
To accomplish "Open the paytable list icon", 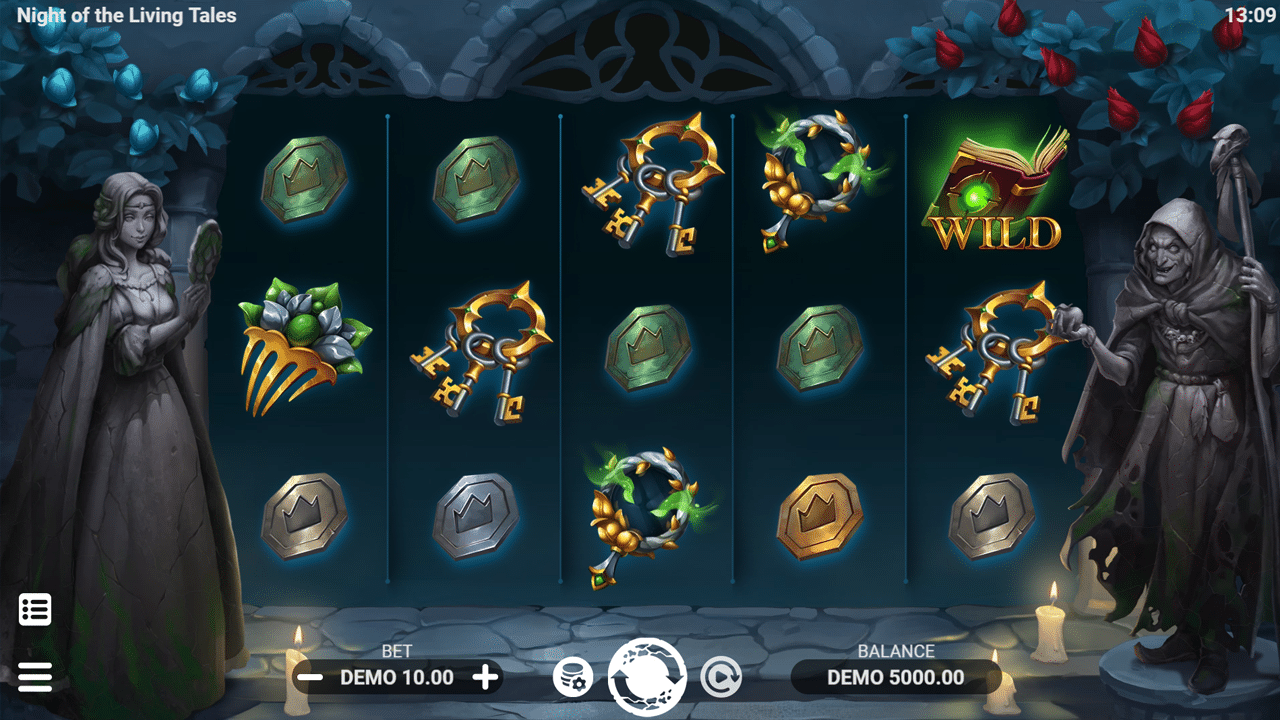I will 35,609.
